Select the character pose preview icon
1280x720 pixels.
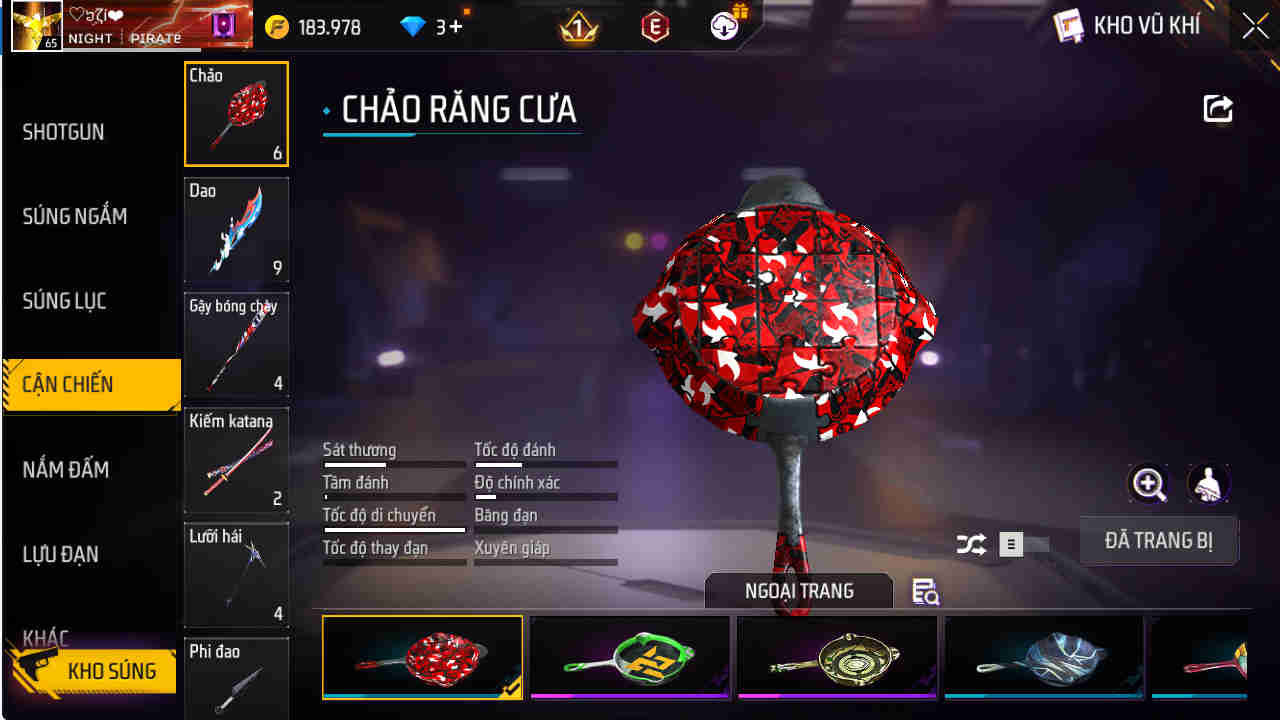(x=1208, y=484)
